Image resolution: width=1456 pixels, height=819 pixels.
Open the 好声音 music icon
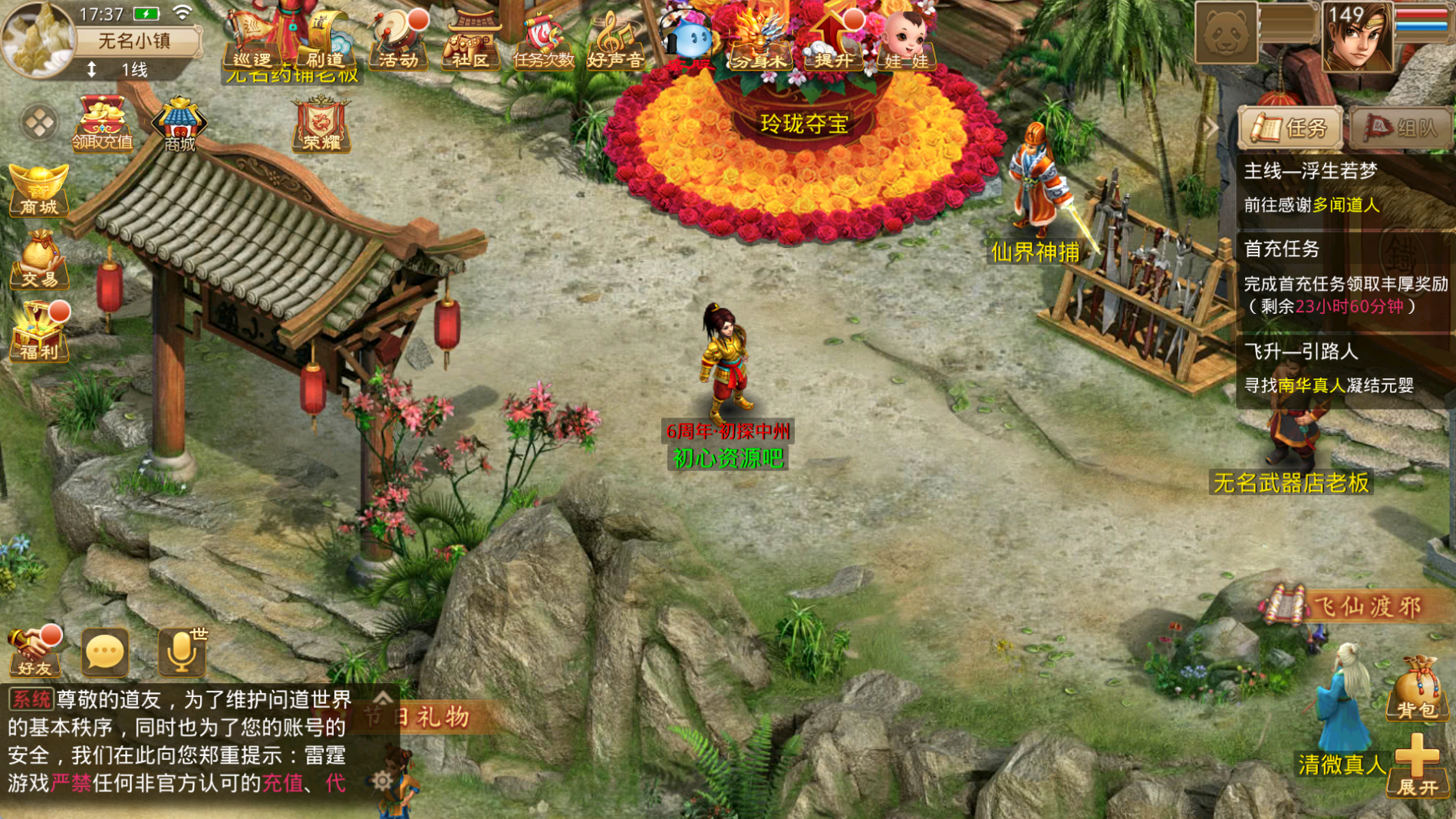coord(615,42)
